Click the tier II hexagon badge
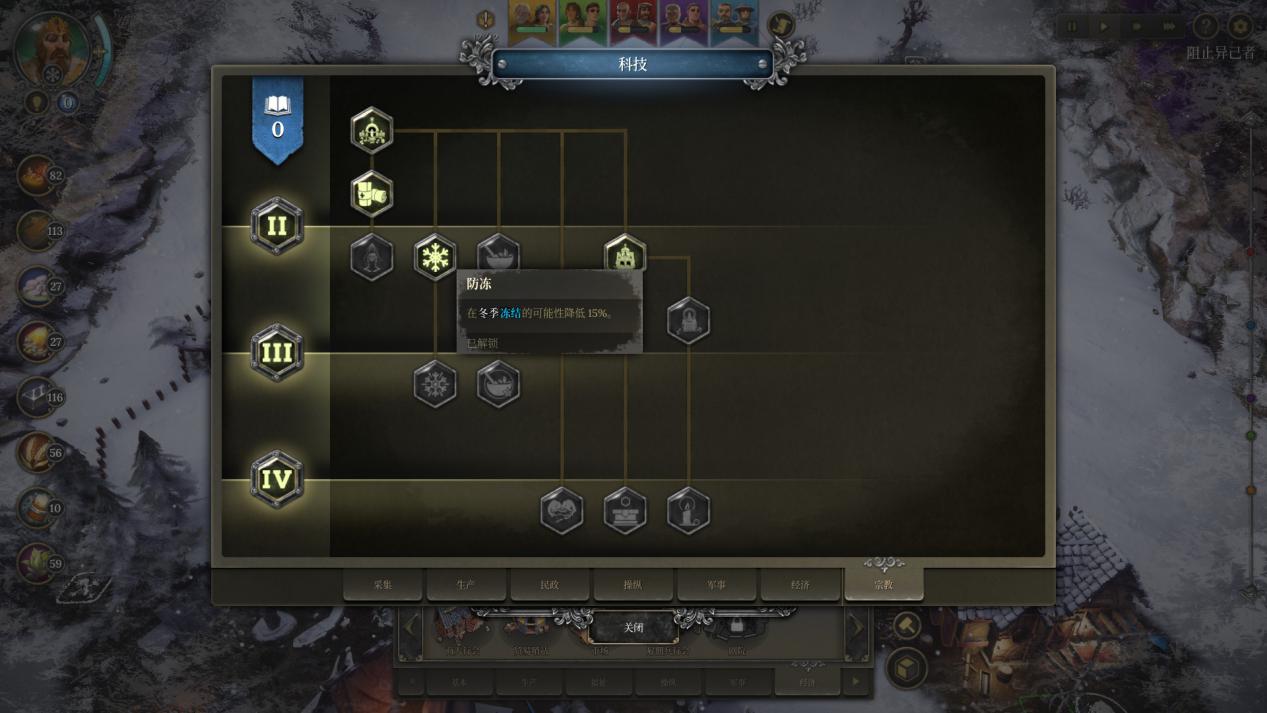The image size is (1267, 713). coord(277,226)
